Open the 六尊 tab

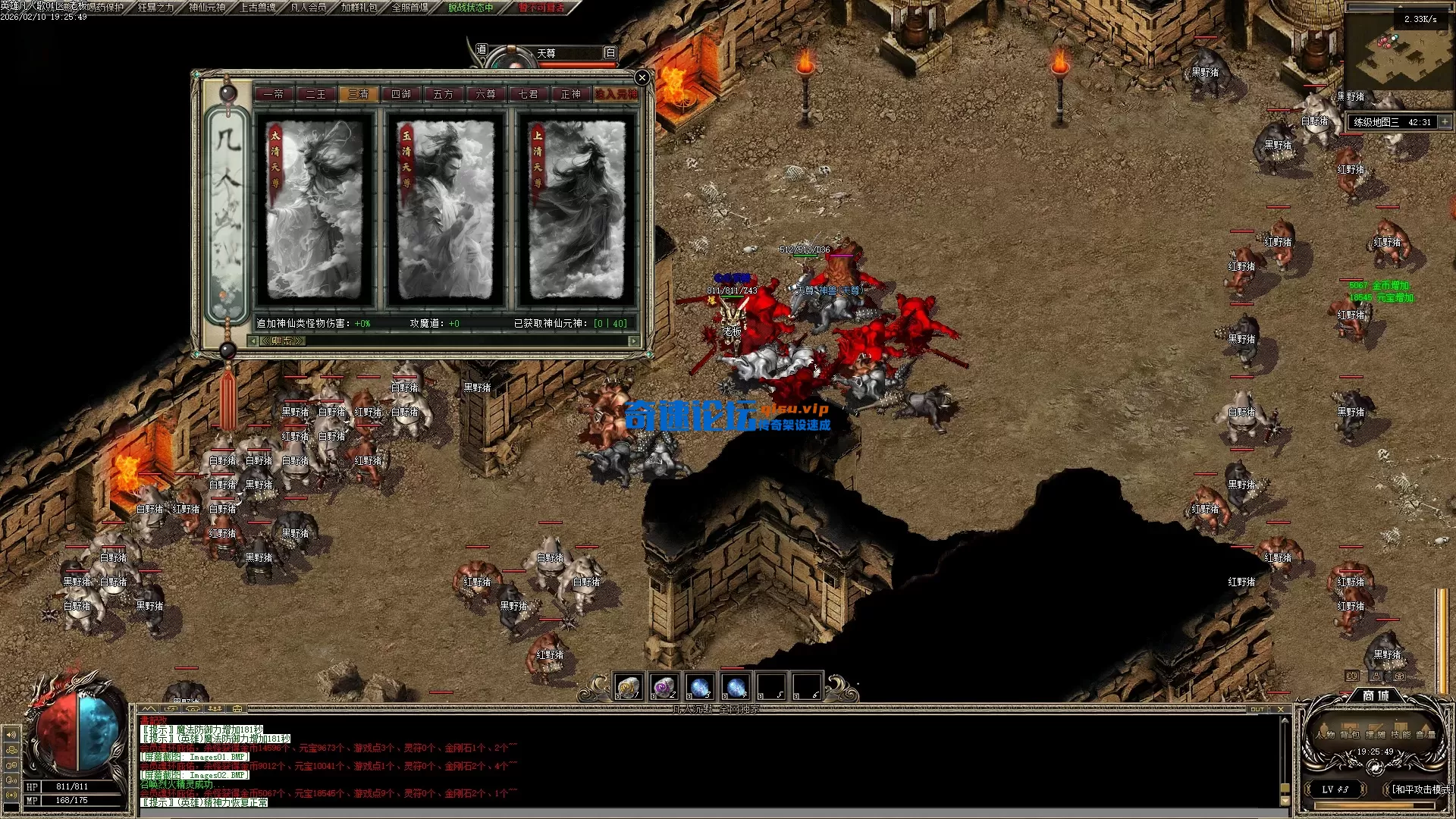tap(485, 94)
